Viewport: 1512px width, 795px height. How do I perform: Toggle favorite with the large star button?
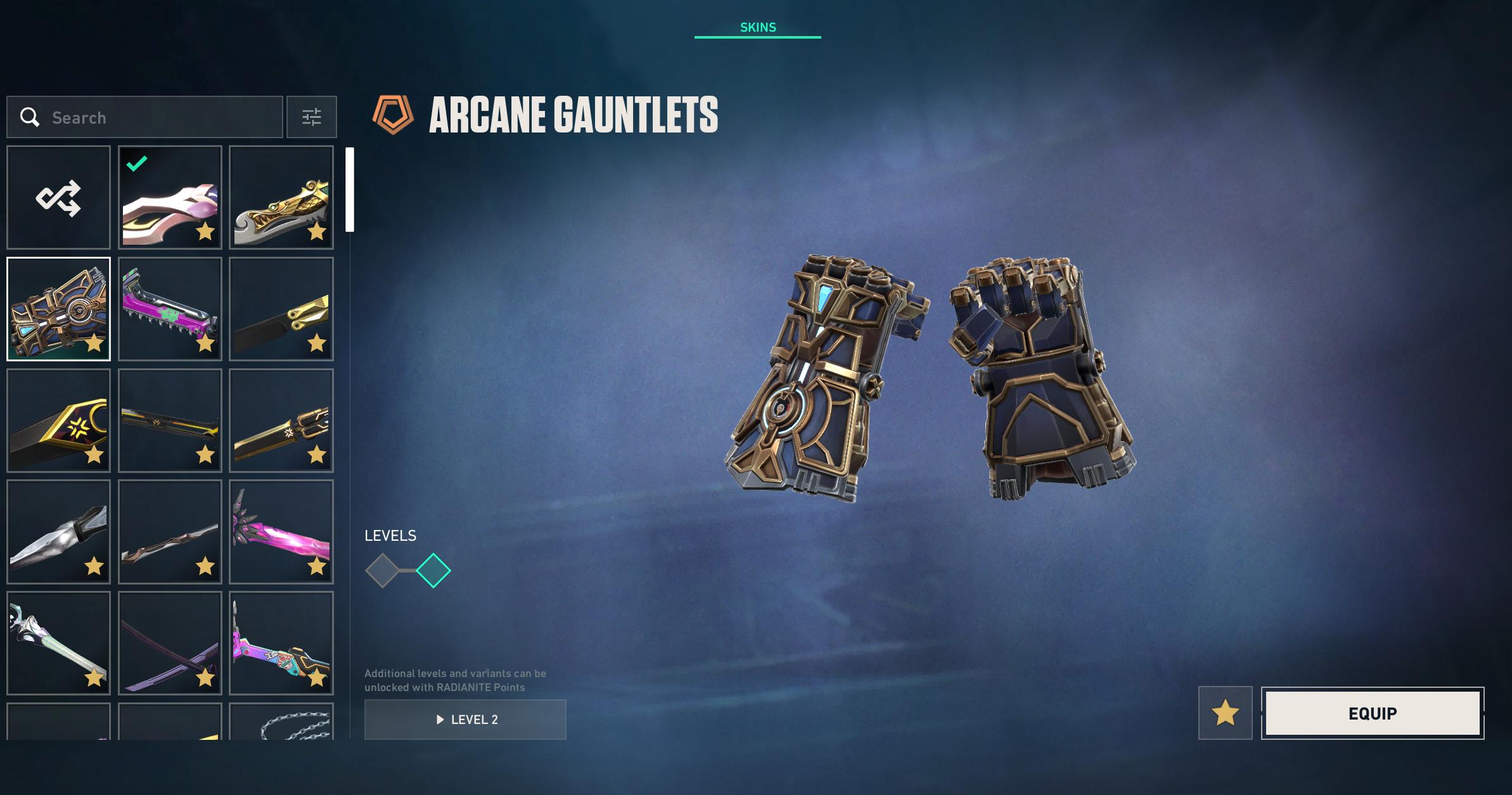(1225, 713)
